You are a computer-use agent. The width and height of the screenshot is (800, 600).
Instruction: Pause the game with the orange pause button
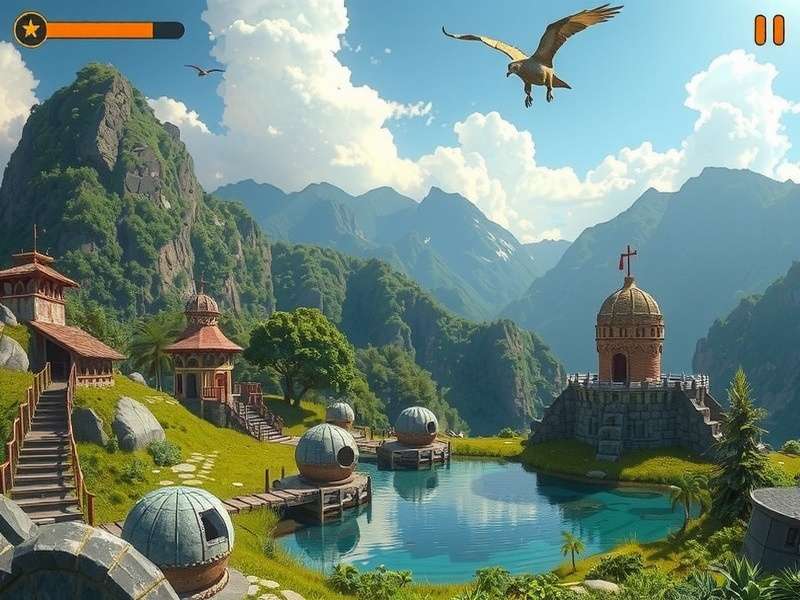coord(769,30)
